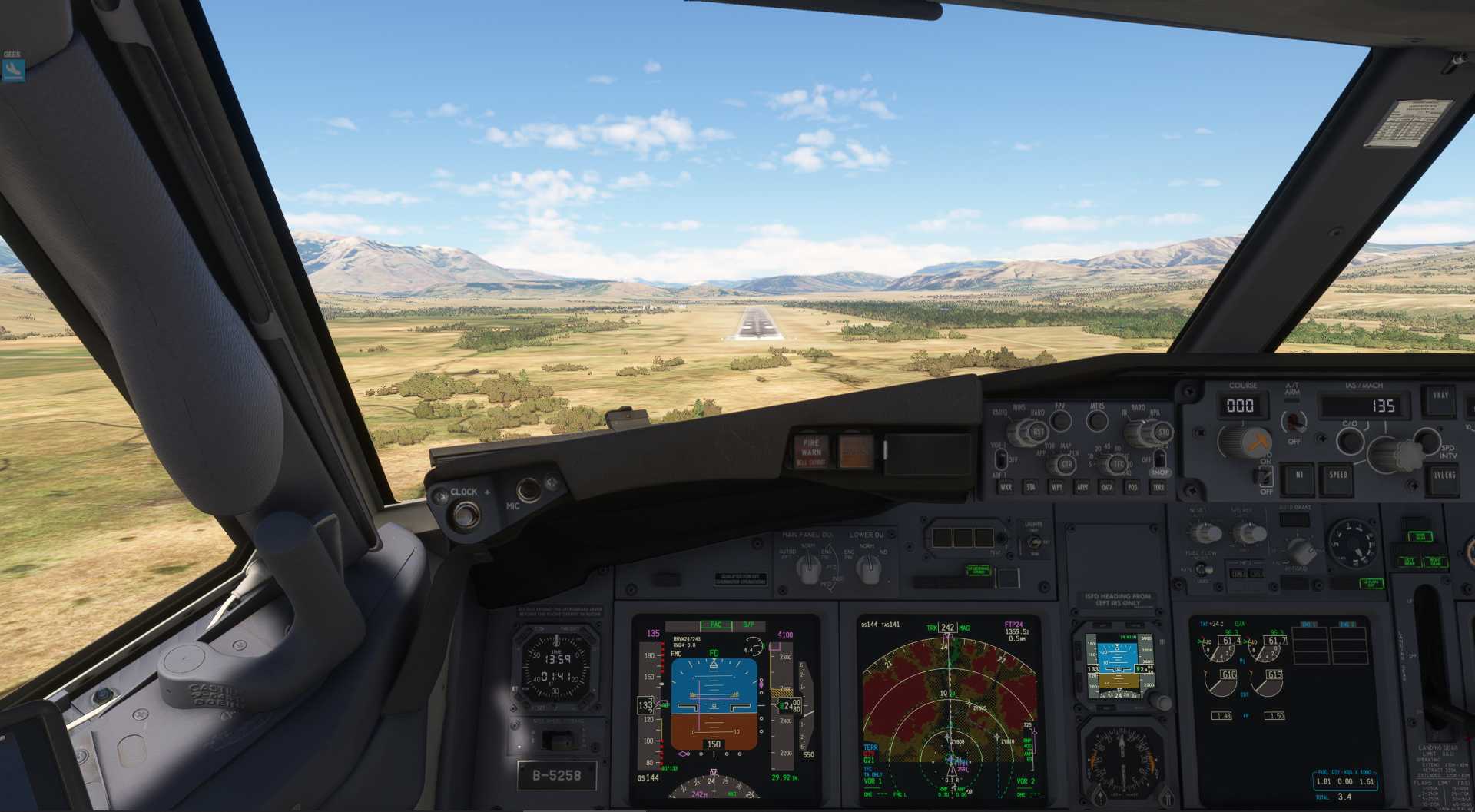Toggle the STA map button

(1031, 487)
